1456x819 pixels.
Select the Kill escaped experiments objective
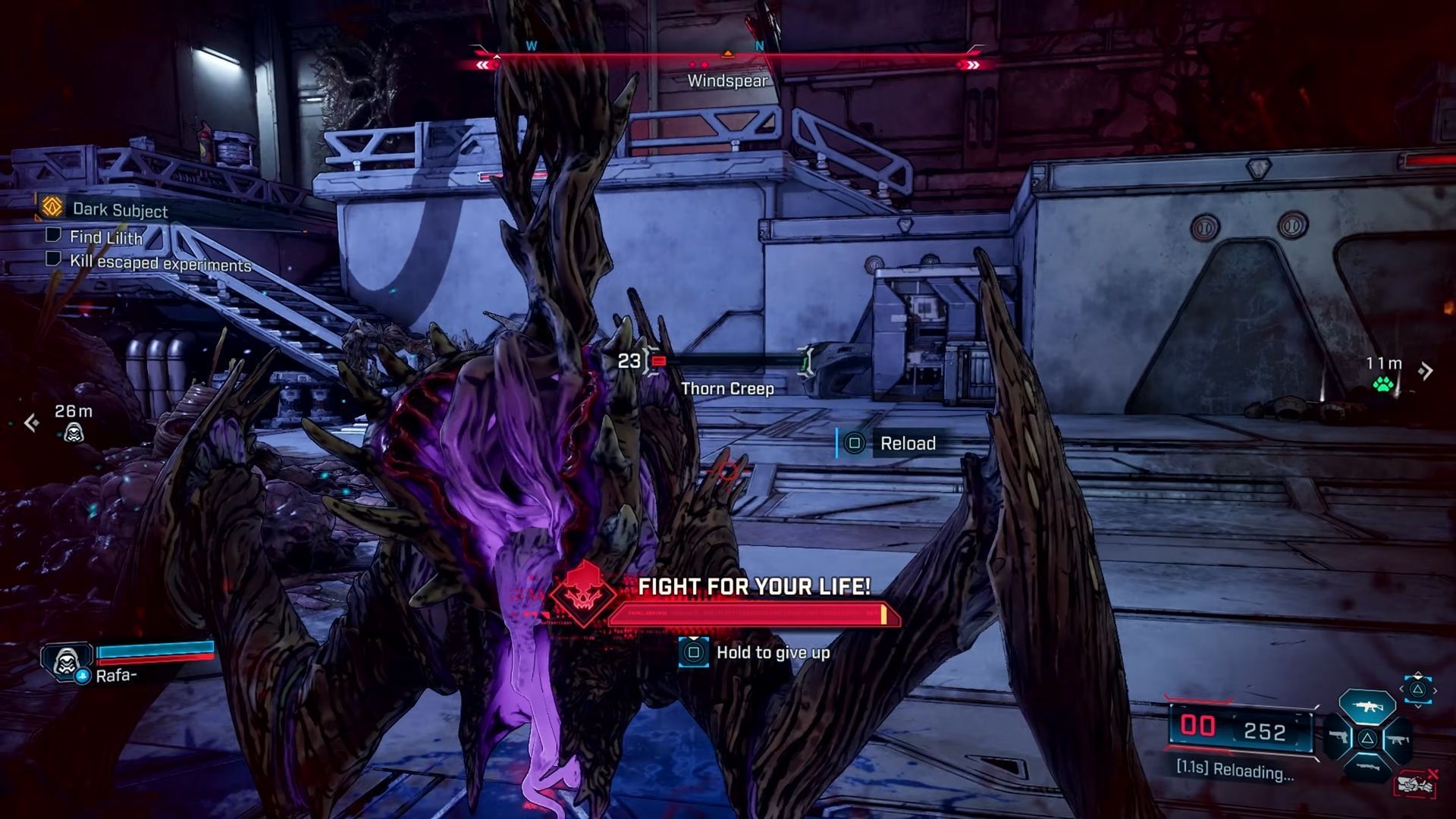point(159,264)
